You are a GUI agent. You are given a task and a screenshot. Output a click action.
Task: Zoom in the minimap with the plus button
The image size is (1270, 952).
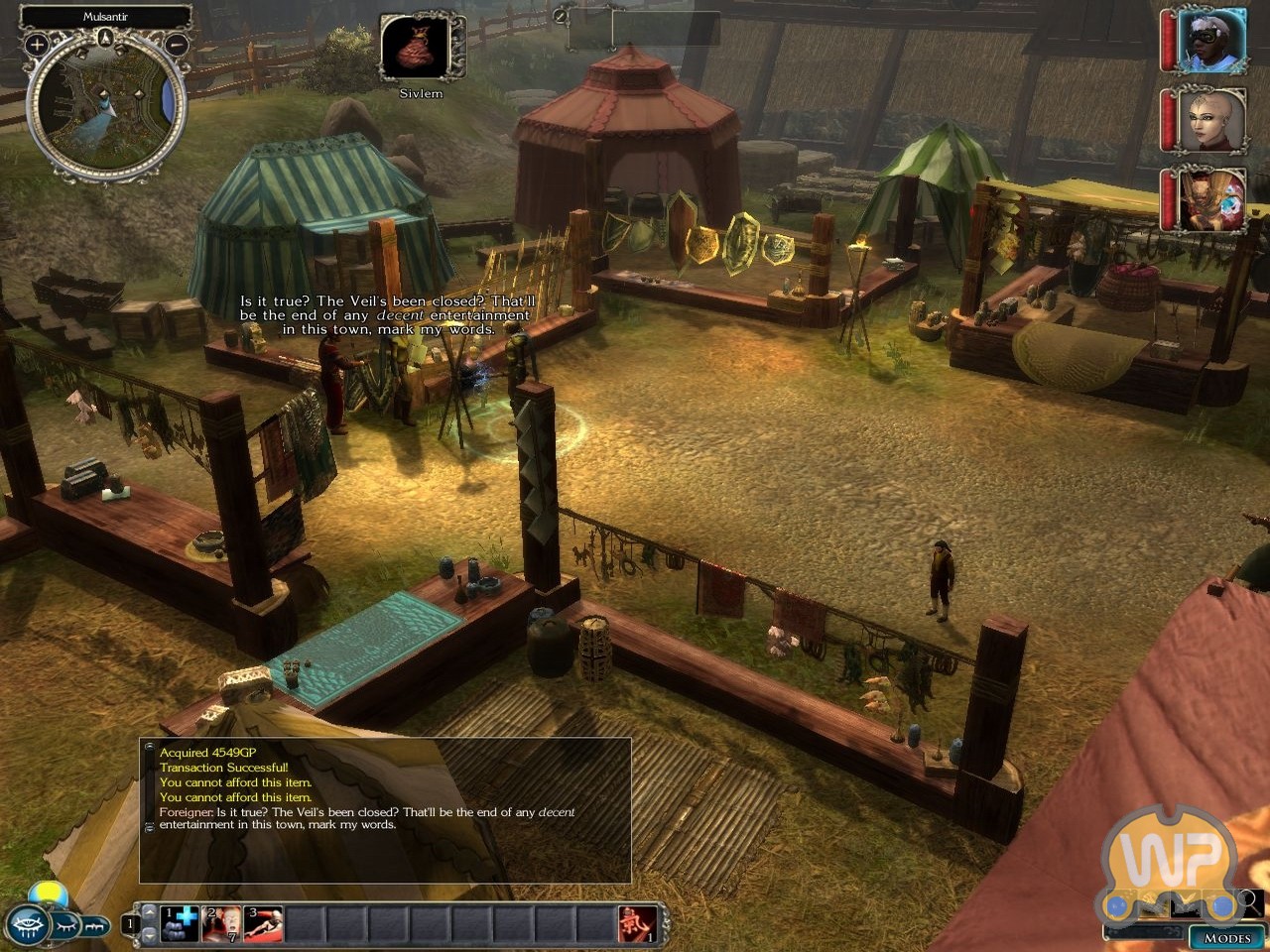point(37,44)
